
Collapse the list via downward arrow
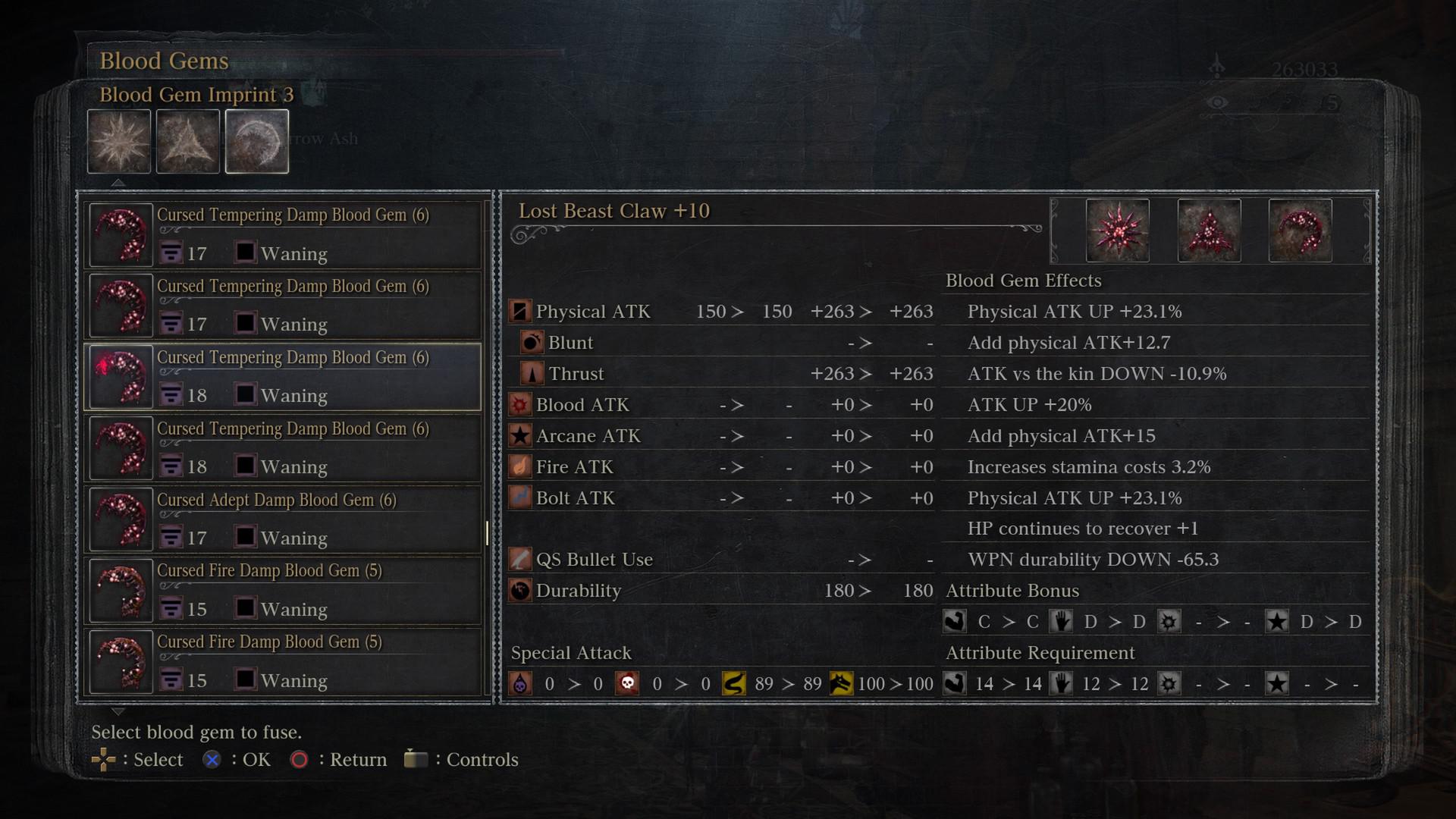click(118, 711)
